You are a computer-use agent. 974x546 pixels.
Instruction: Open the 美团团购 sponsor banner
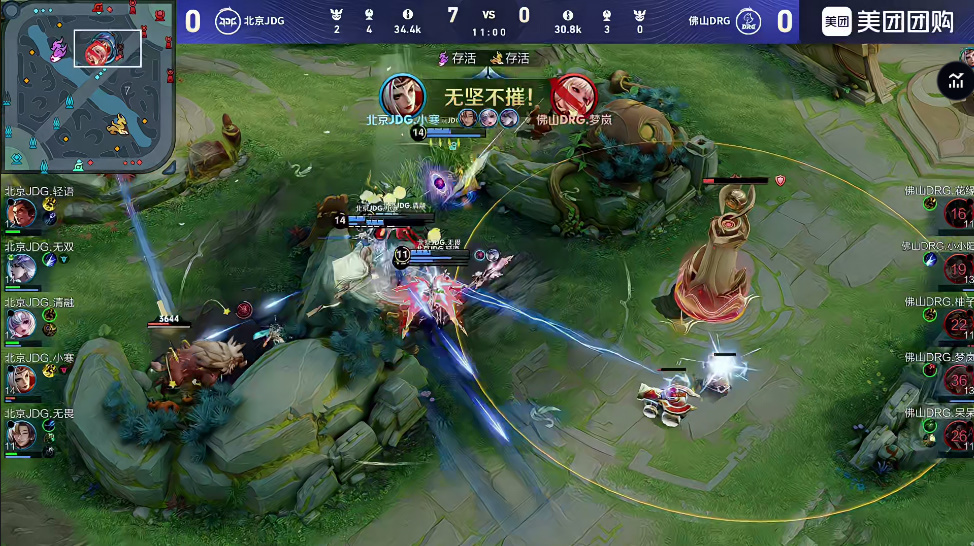886,22
